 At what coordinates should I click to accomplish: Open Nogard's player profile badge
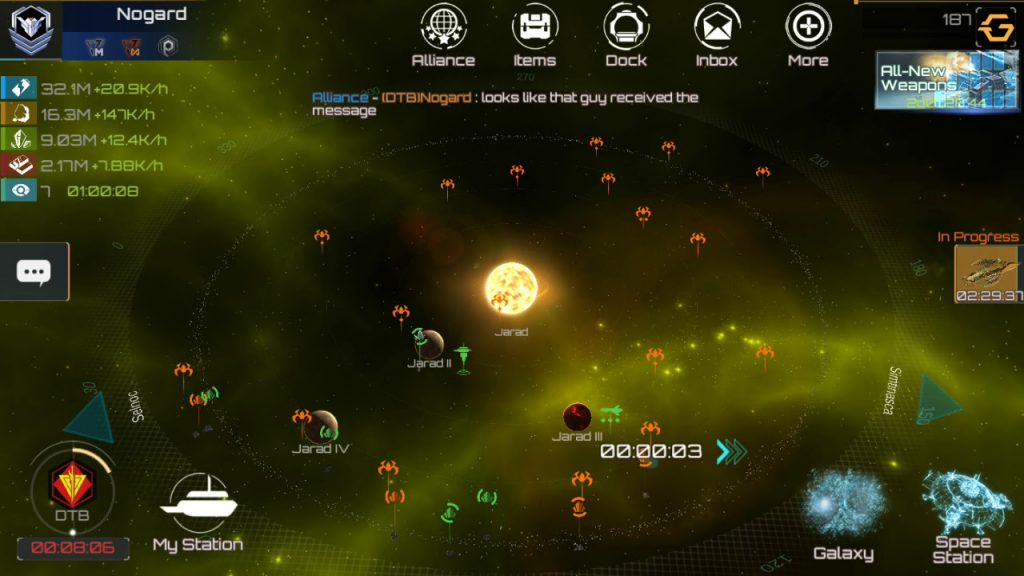point(31,29)
